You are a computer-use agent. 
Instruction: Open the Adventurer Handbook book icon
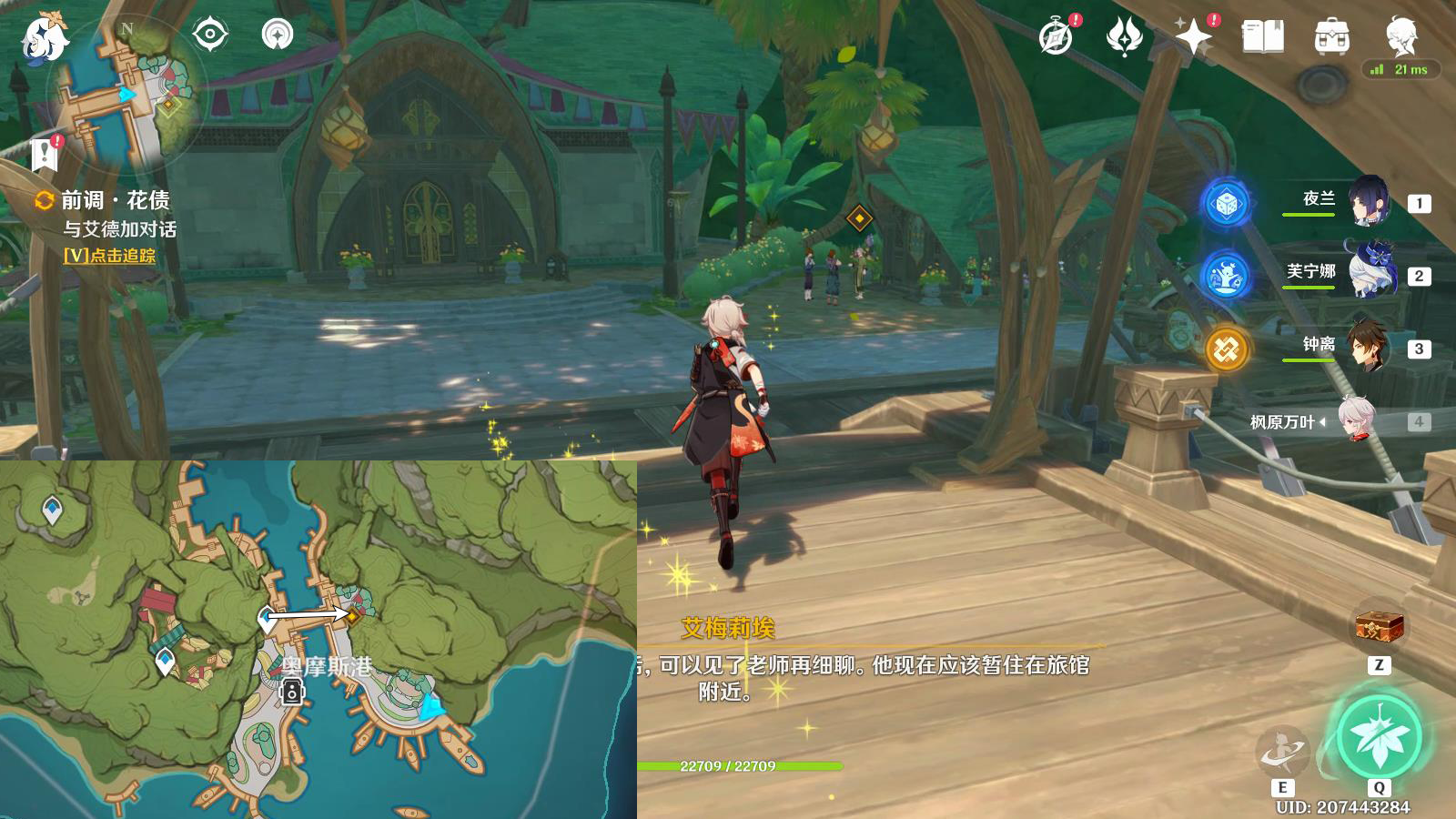[x=1262, y=37]
